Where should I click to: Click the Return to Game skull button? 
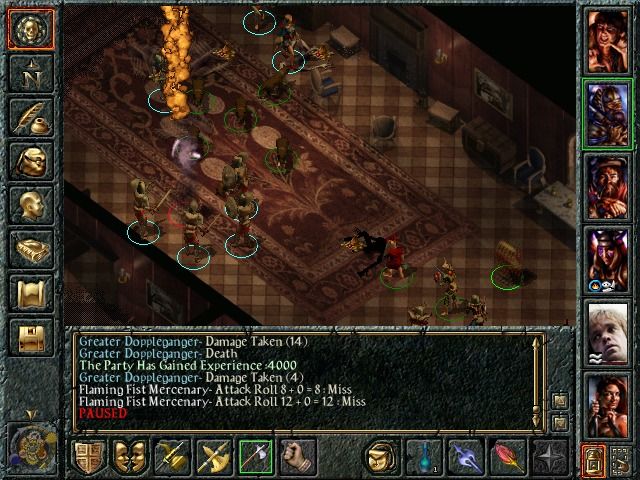[x=31, y=30]
